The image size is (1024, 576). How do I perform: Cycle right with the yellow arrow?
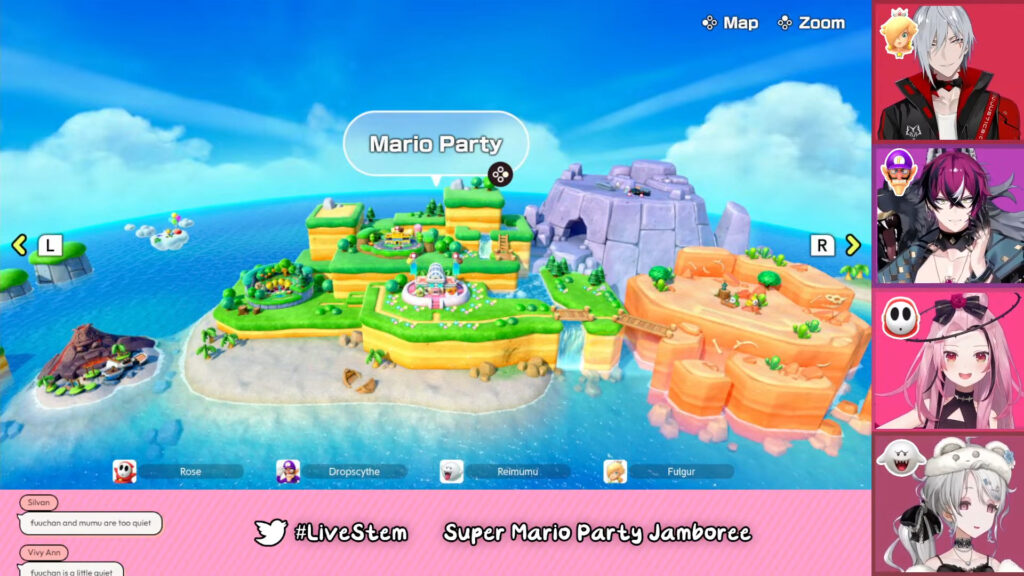[x=852, y=245]
